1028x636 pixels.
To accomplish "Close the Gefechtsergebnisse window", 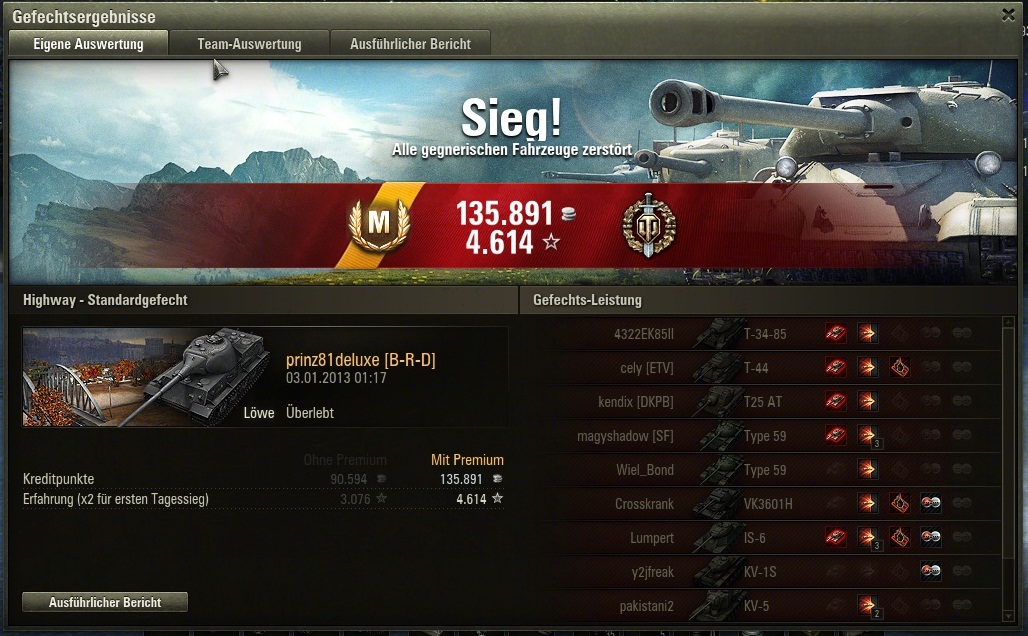I will click(1008, 15).
